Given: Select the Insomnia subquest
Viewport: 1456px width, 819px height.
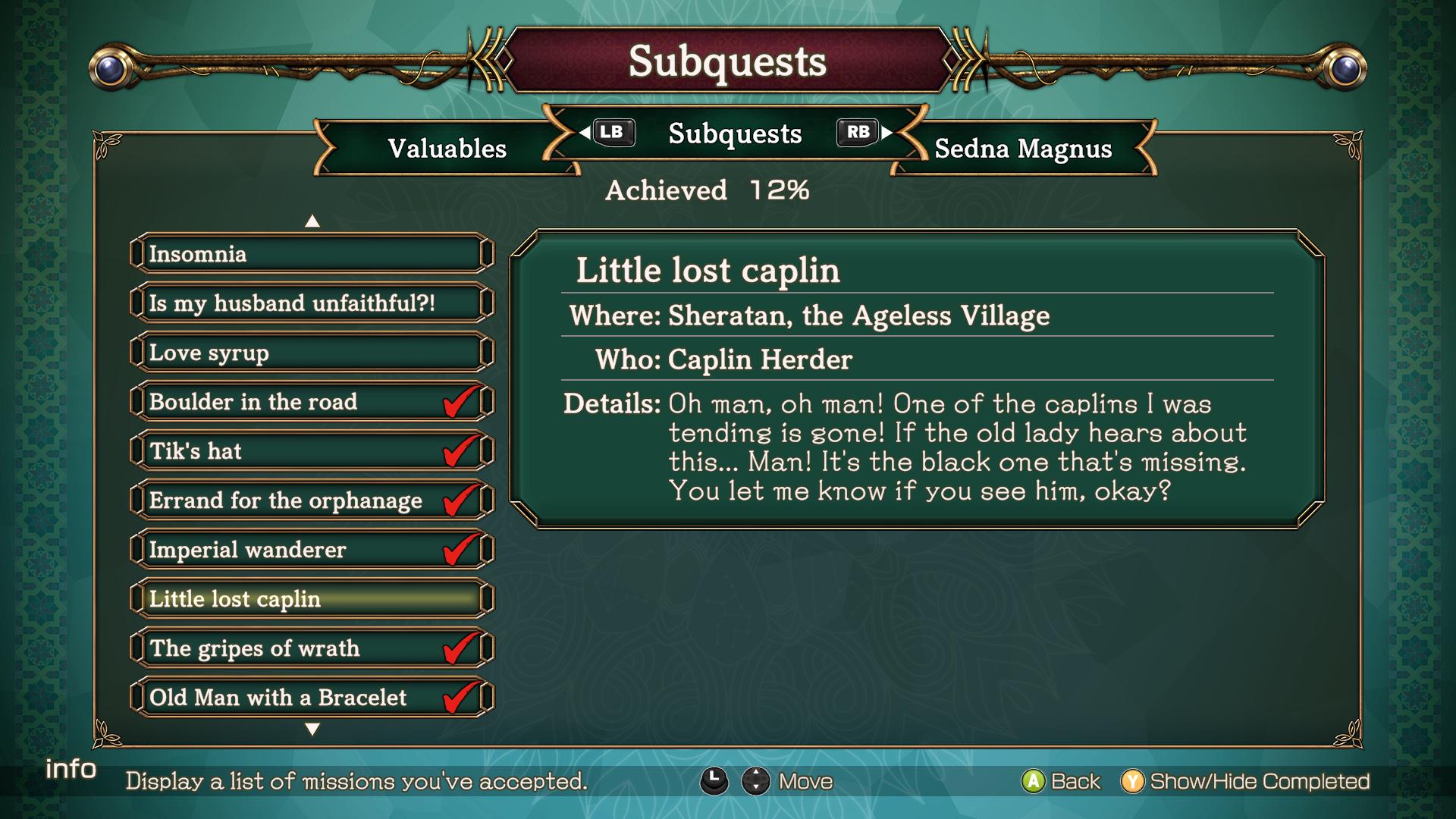Looking at the screenshot, I should 311,254.
